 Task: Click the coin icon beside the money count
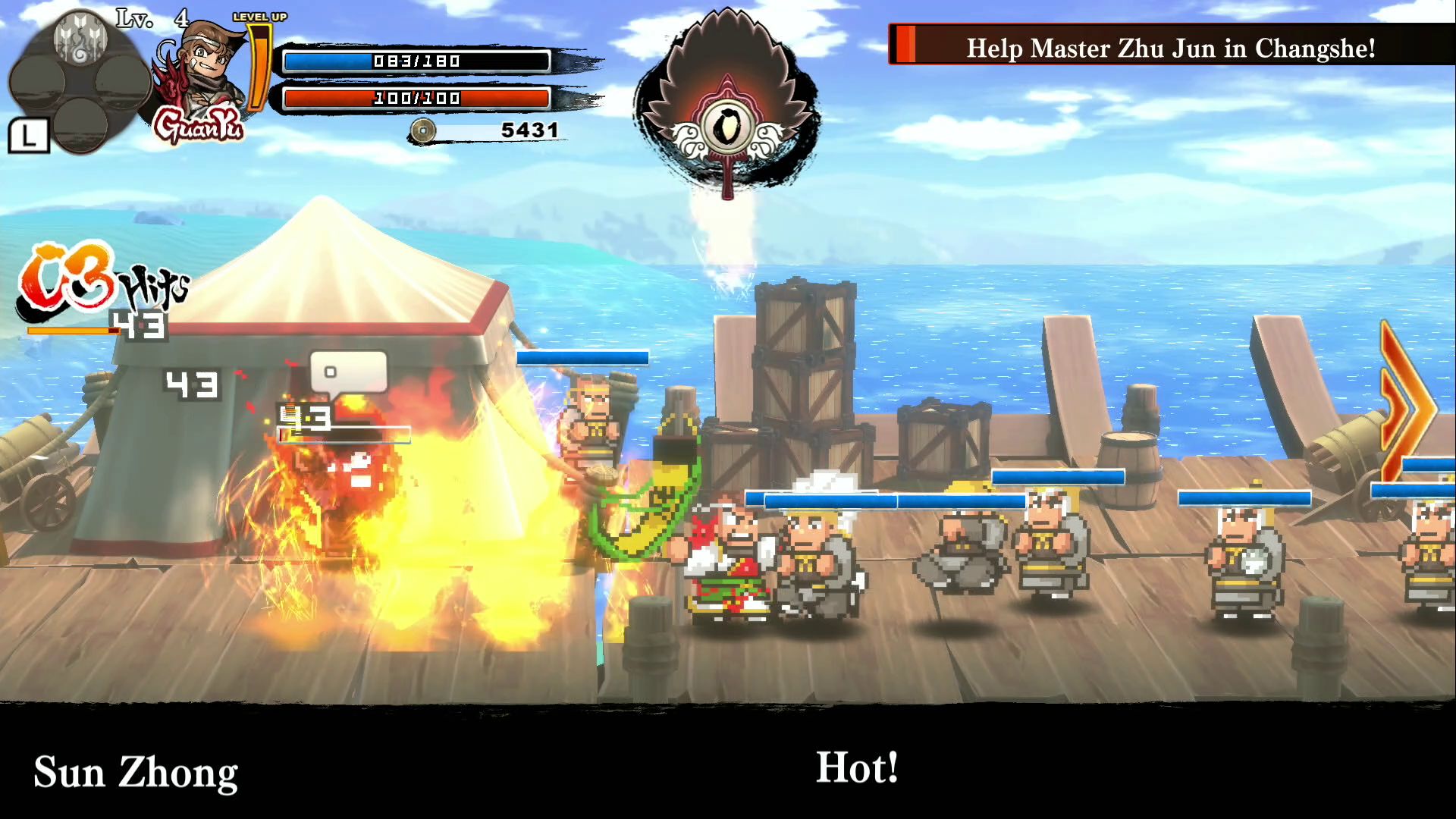(422, 130)
